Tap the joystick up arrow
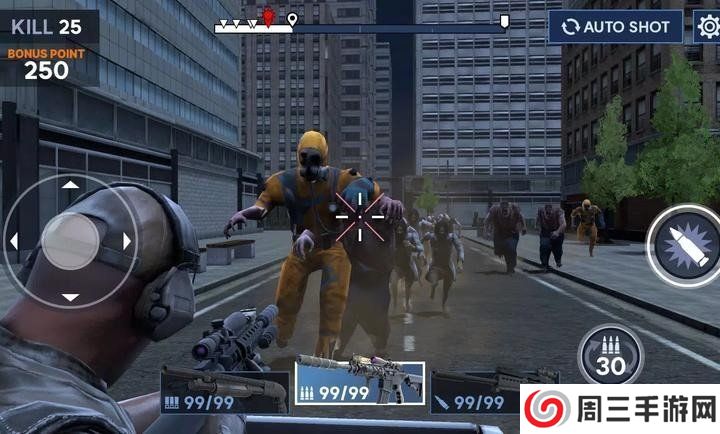 tap(70, 185)
